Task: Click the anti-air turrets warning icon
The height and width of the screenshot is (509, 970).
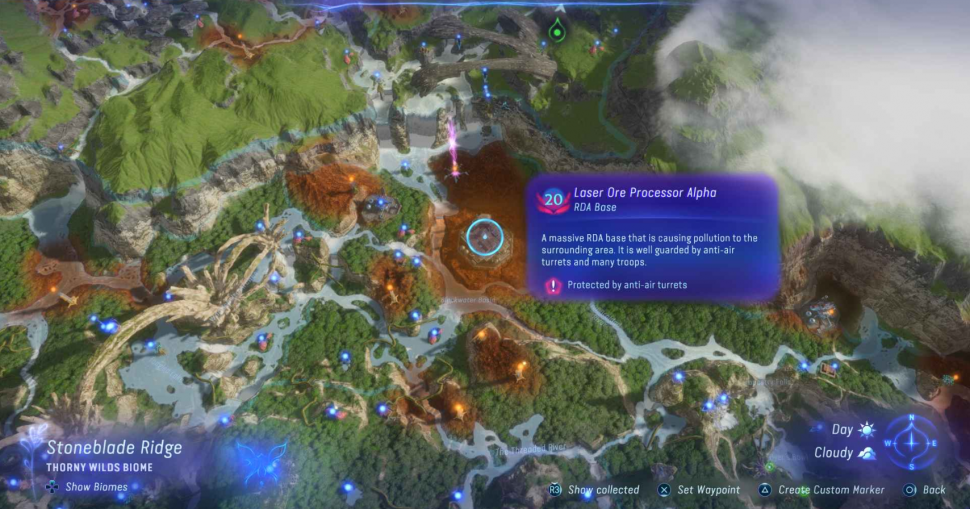Action: pyautogui.click(x=553, y=286)
